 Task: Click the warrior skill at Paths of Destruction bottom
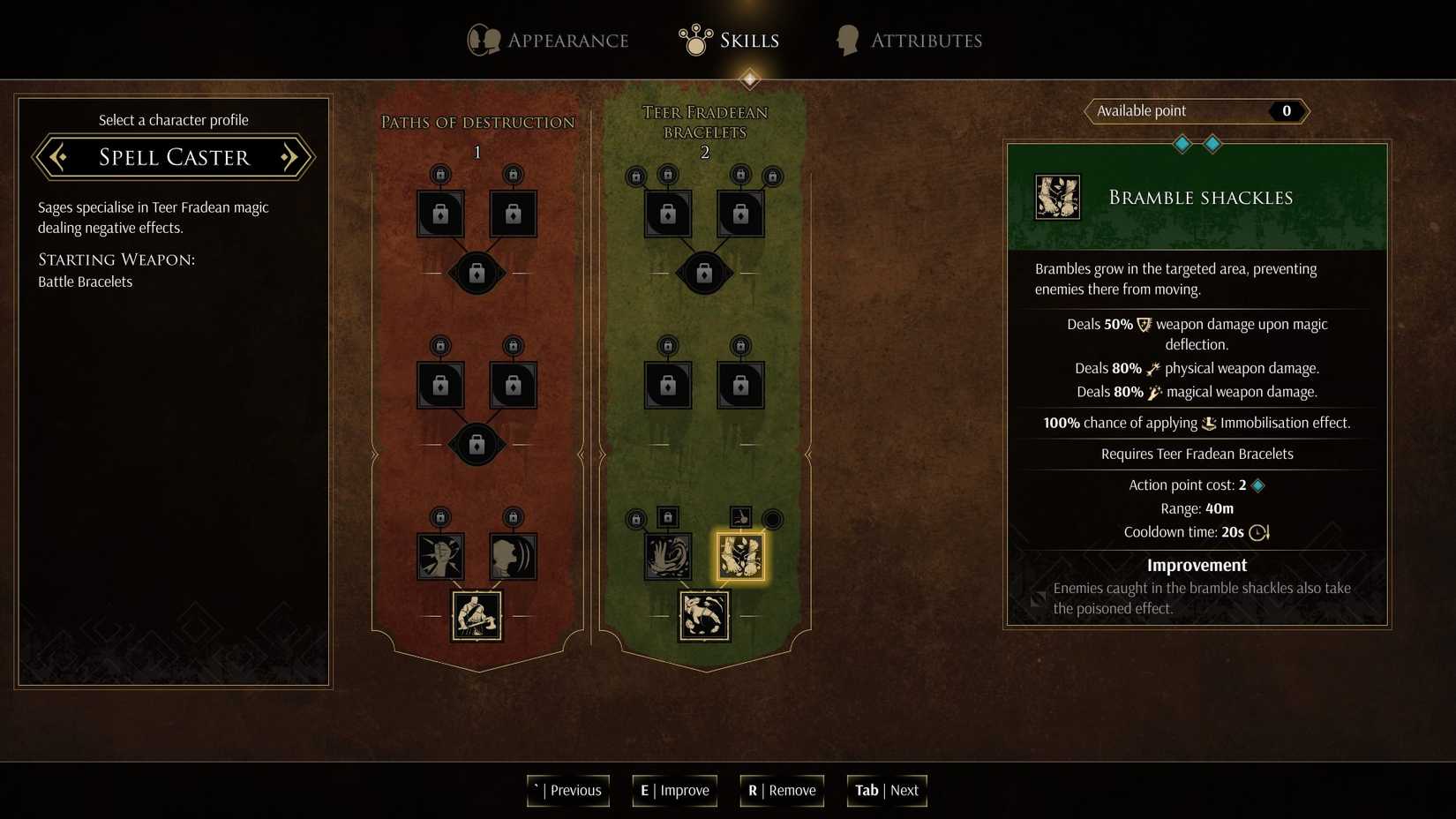coord(477,615)
